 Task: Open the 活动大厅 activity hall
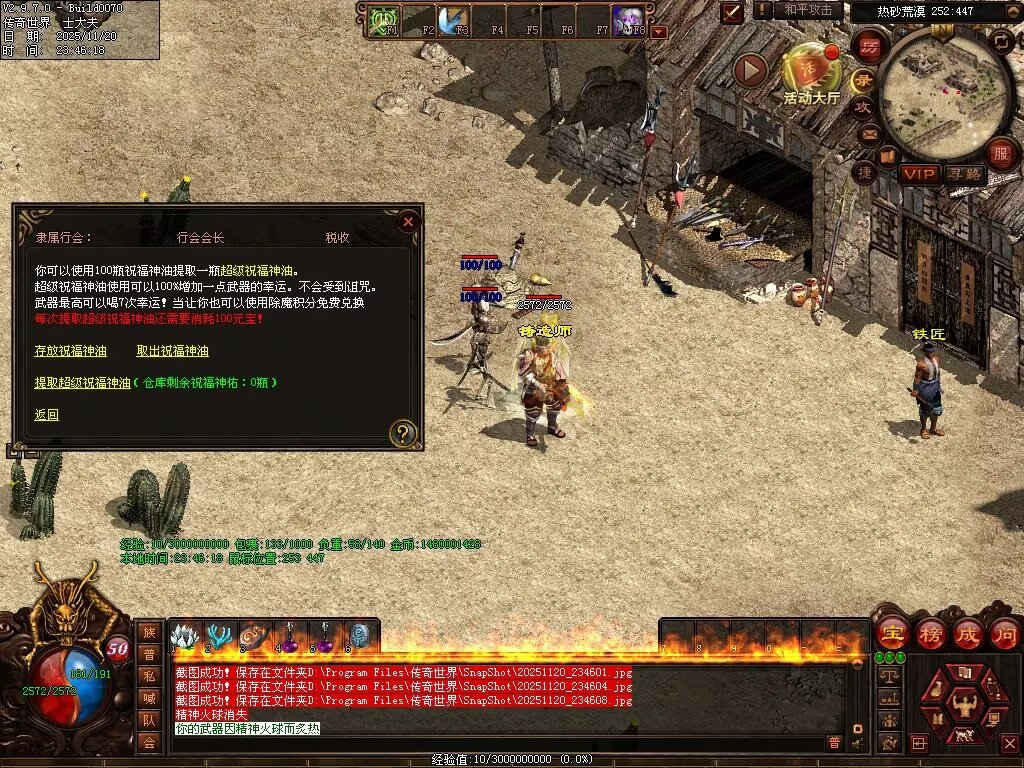(x=812, y=70)
